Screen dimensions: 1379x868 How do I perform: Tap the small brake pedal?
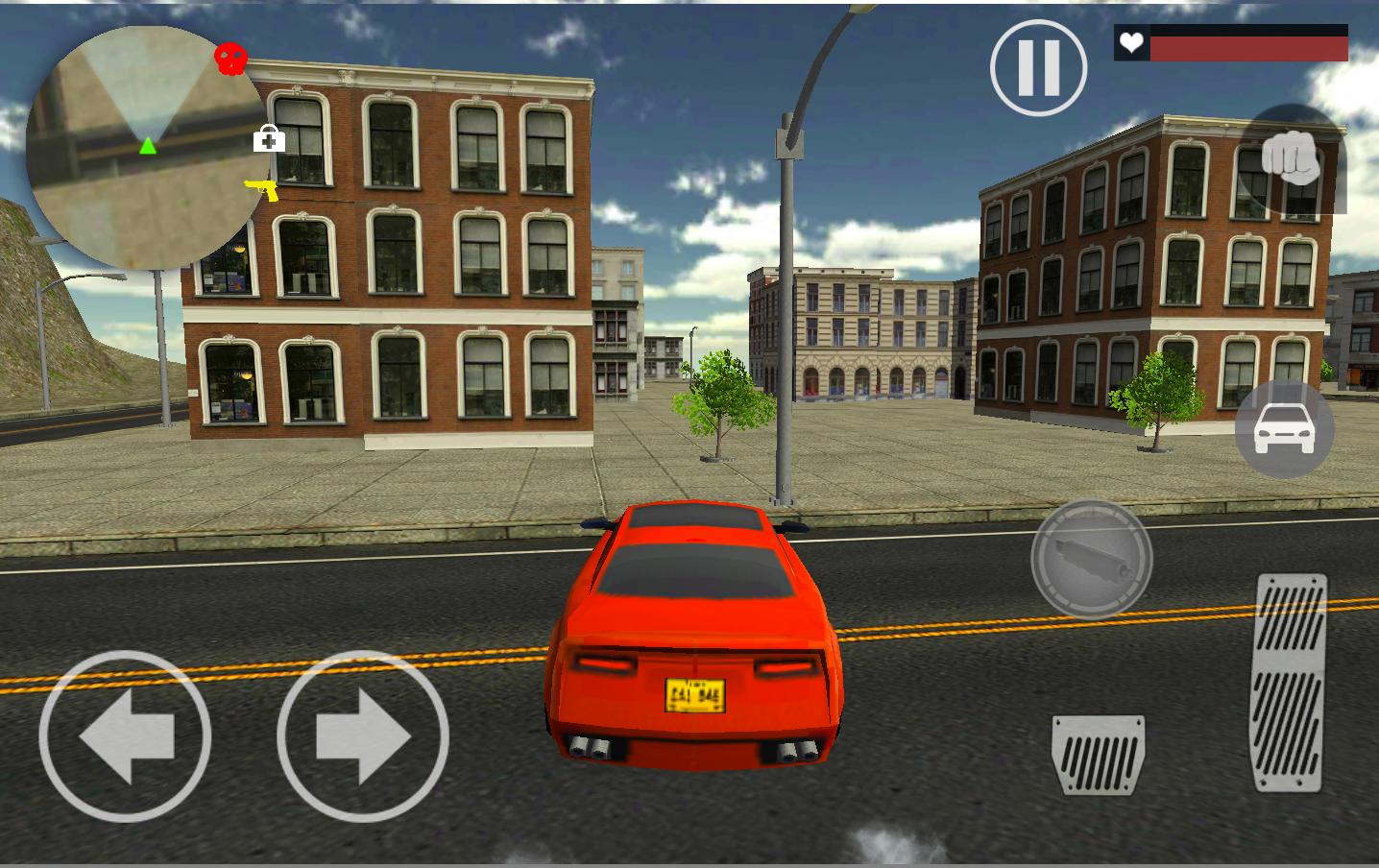[1099, 754]
